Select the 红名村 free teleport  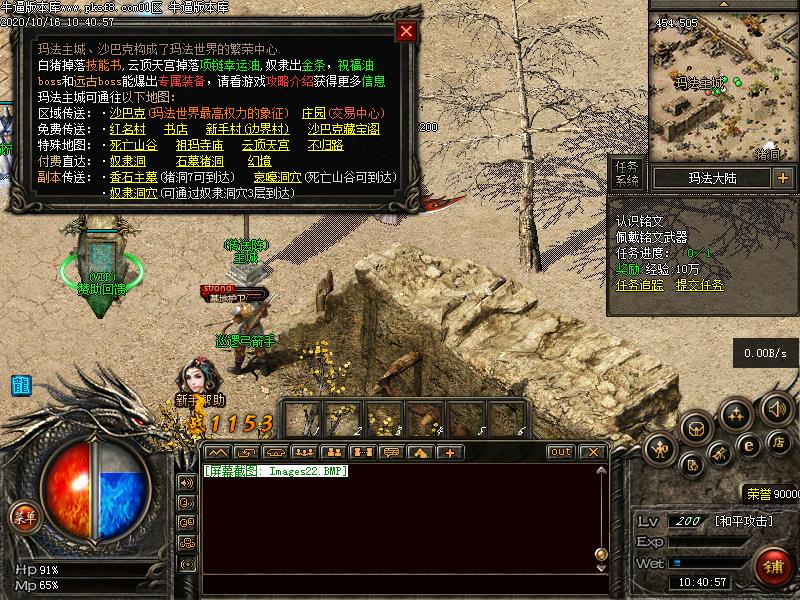(x=127, y=129)
